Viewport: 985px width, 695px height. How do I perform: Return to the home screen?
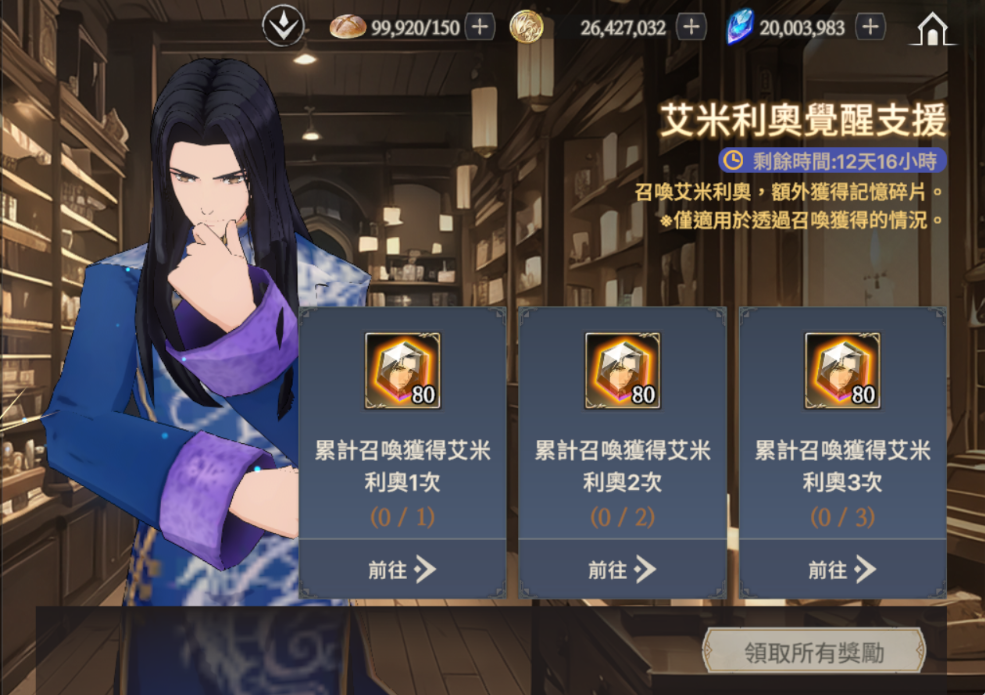(931, 30)
